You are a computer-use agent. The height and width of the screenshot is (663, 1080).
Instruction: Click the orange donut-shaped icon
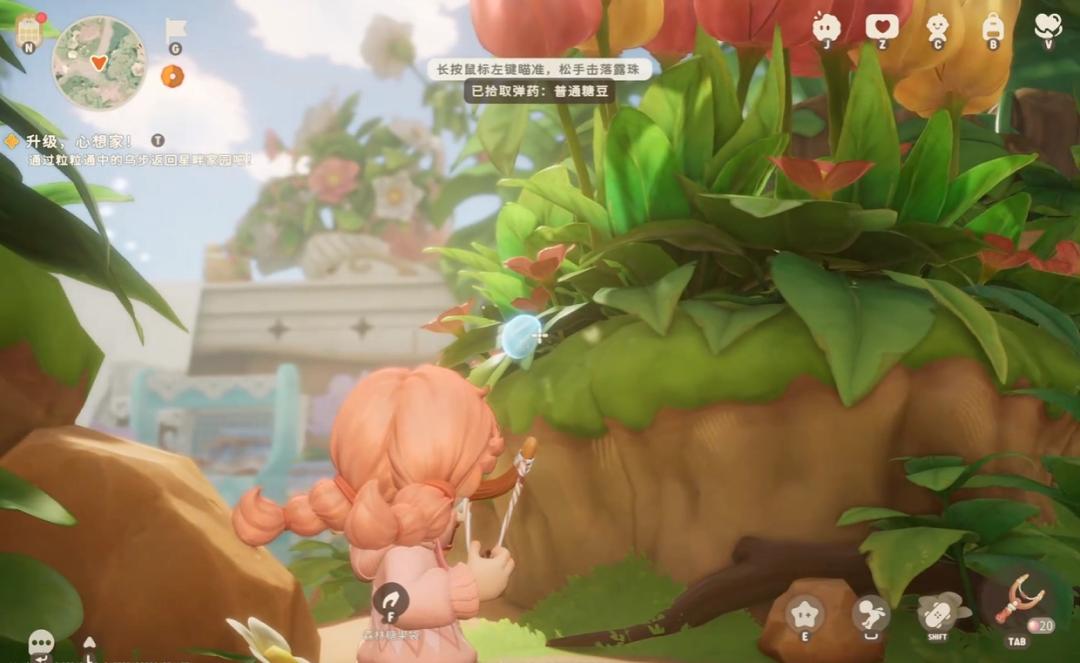[x=172, y=76]
